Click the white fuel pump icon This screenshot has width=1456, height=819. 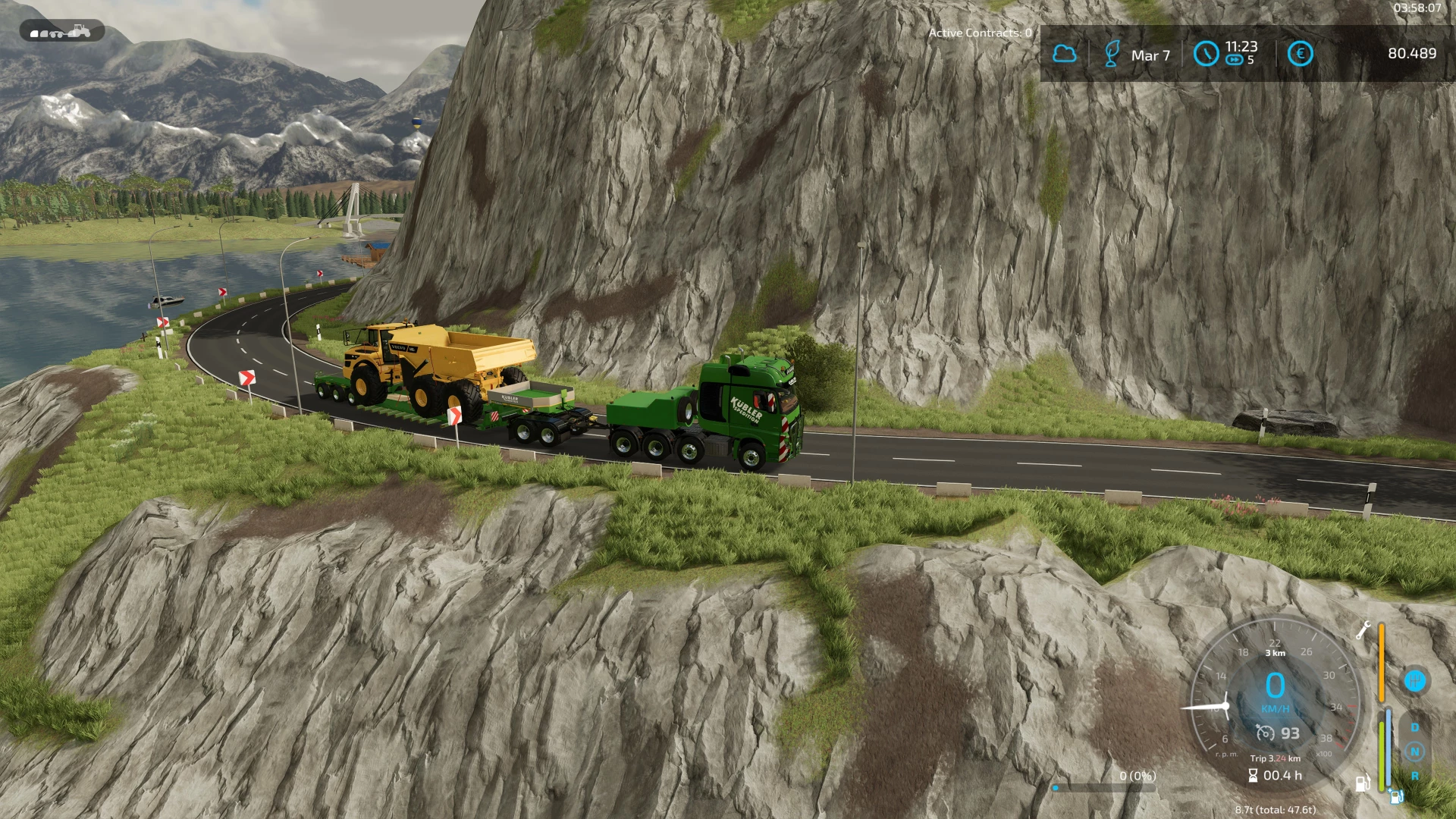point(1362,783)
